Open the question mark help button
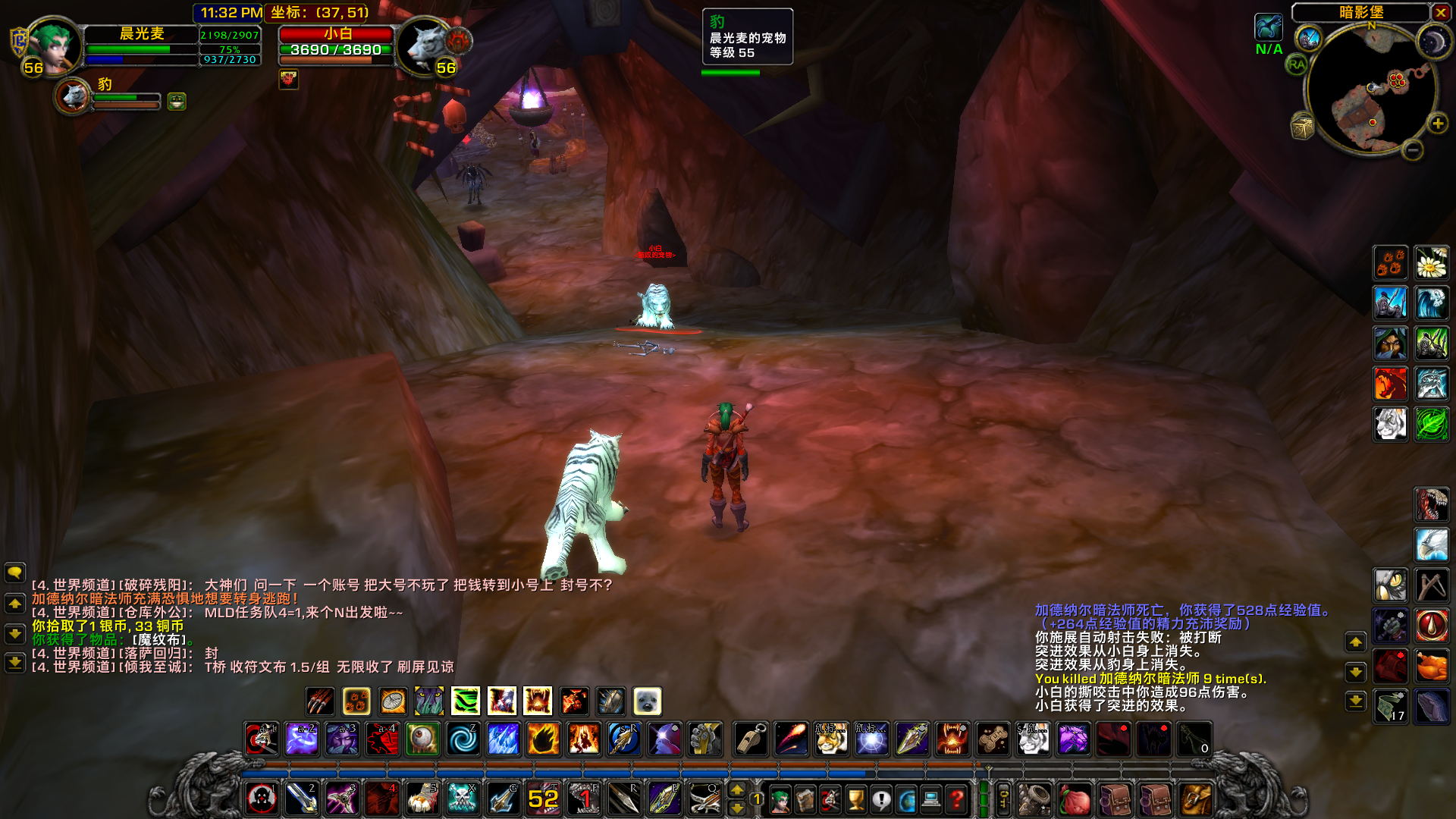1456x819 pixels. coord(957,799)
